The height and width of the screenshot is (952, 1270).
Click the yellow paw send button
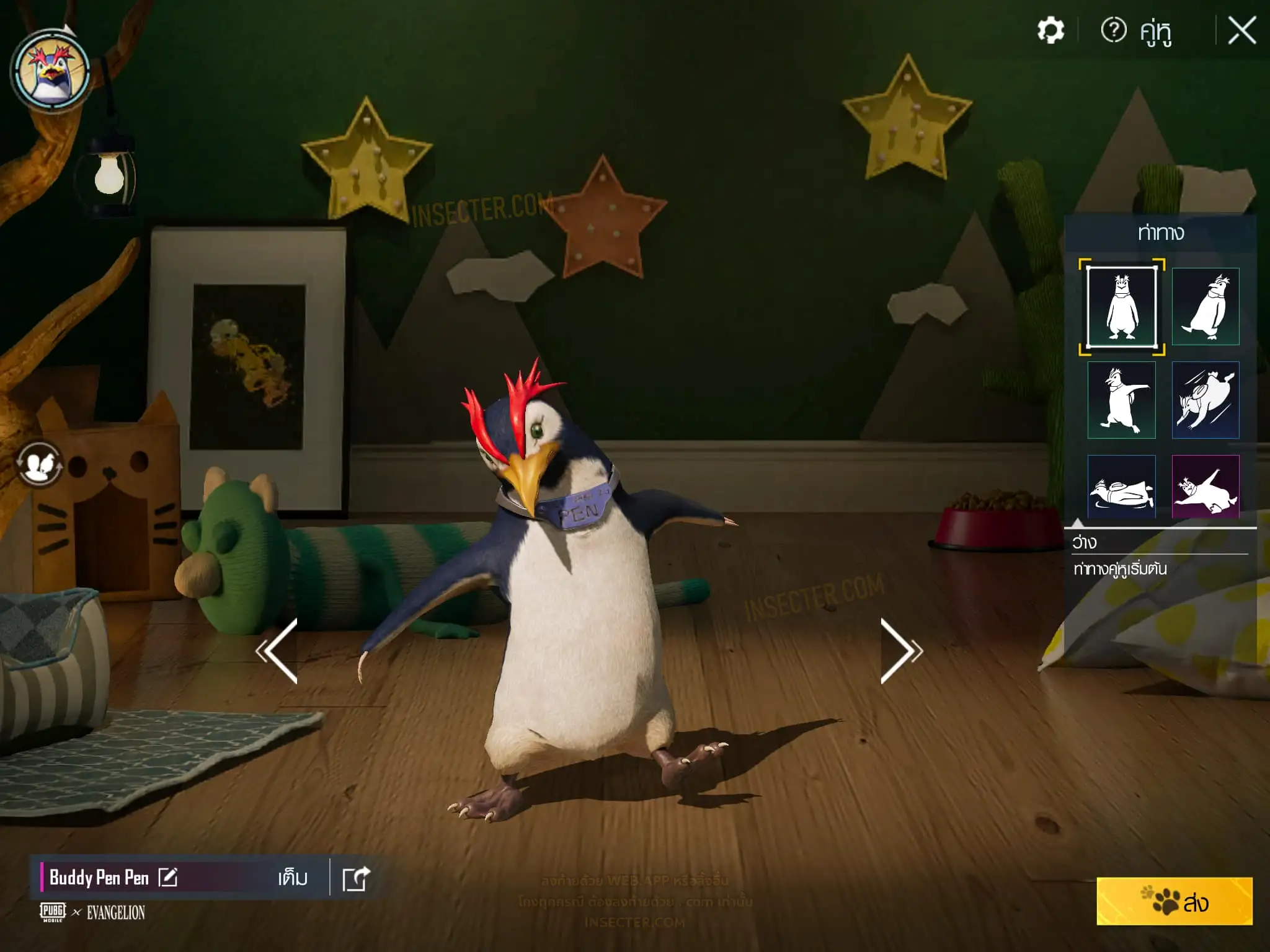tap(1175, 902)
